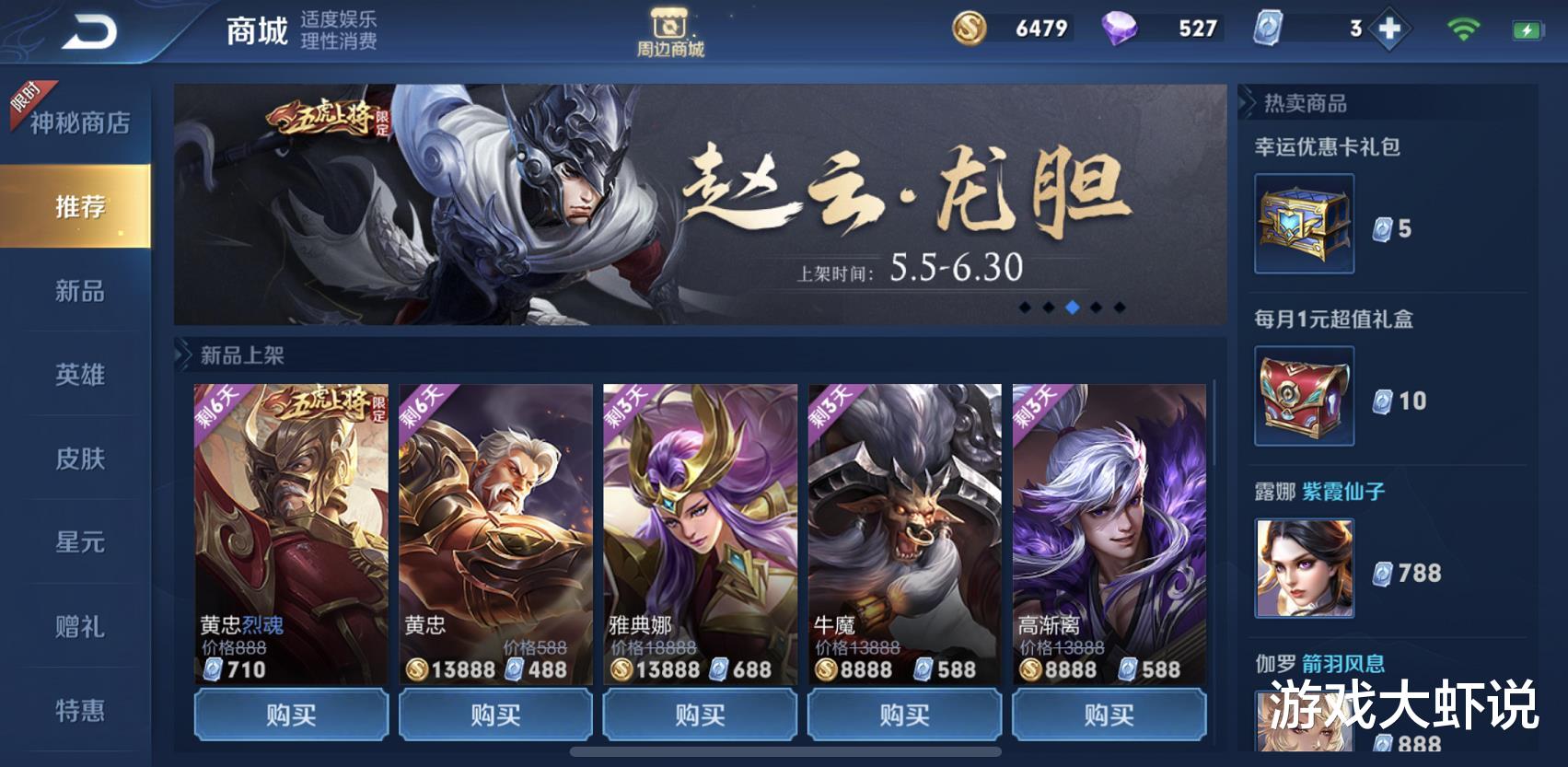Click the battery indicator icon
1568x767 pixels.
tap(1528, 29)
